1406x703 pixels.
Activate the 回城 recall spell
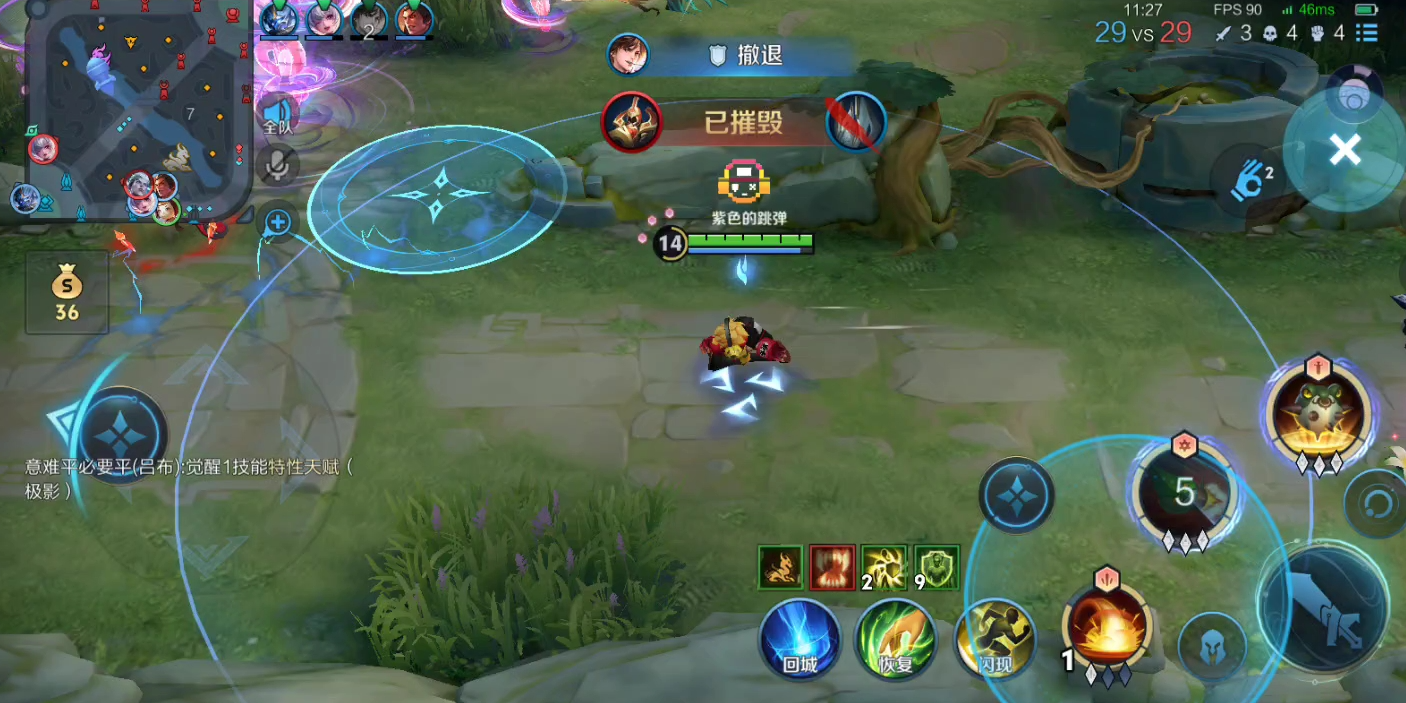799,640
